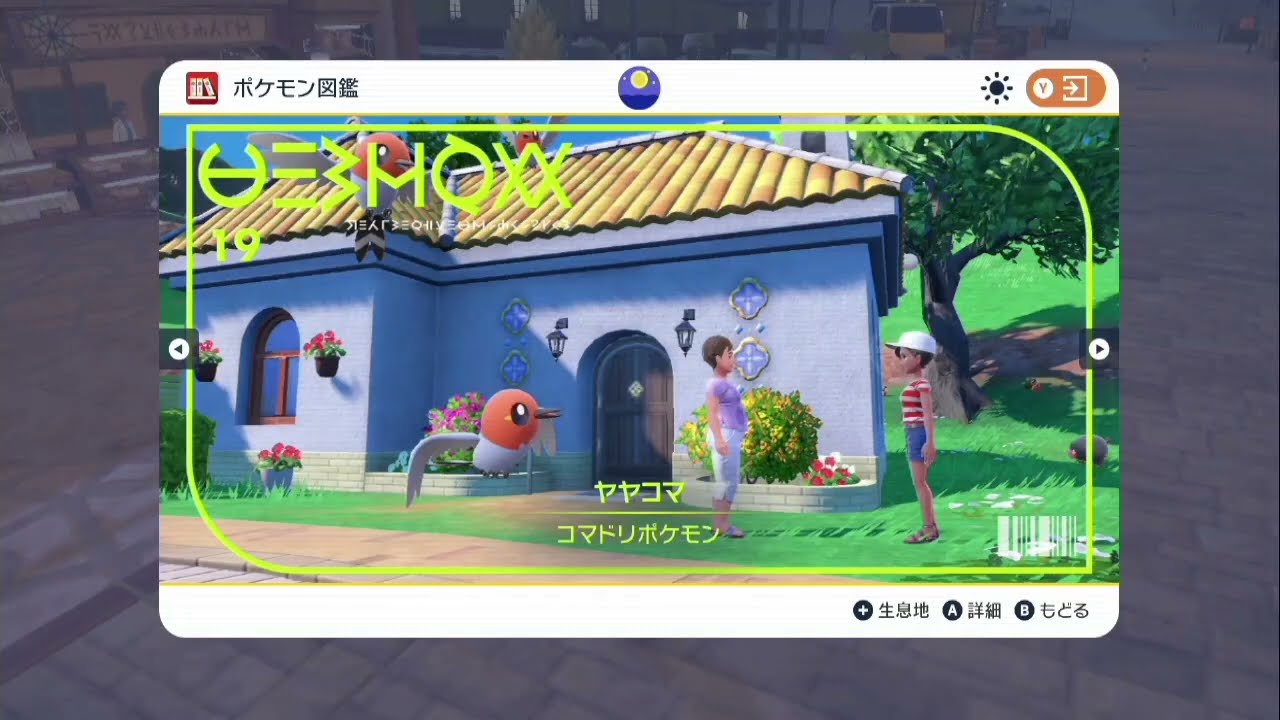Click the orange Y exit icon
Image resolution: width=1280 pixels, height=720 pixels.
1064,88
